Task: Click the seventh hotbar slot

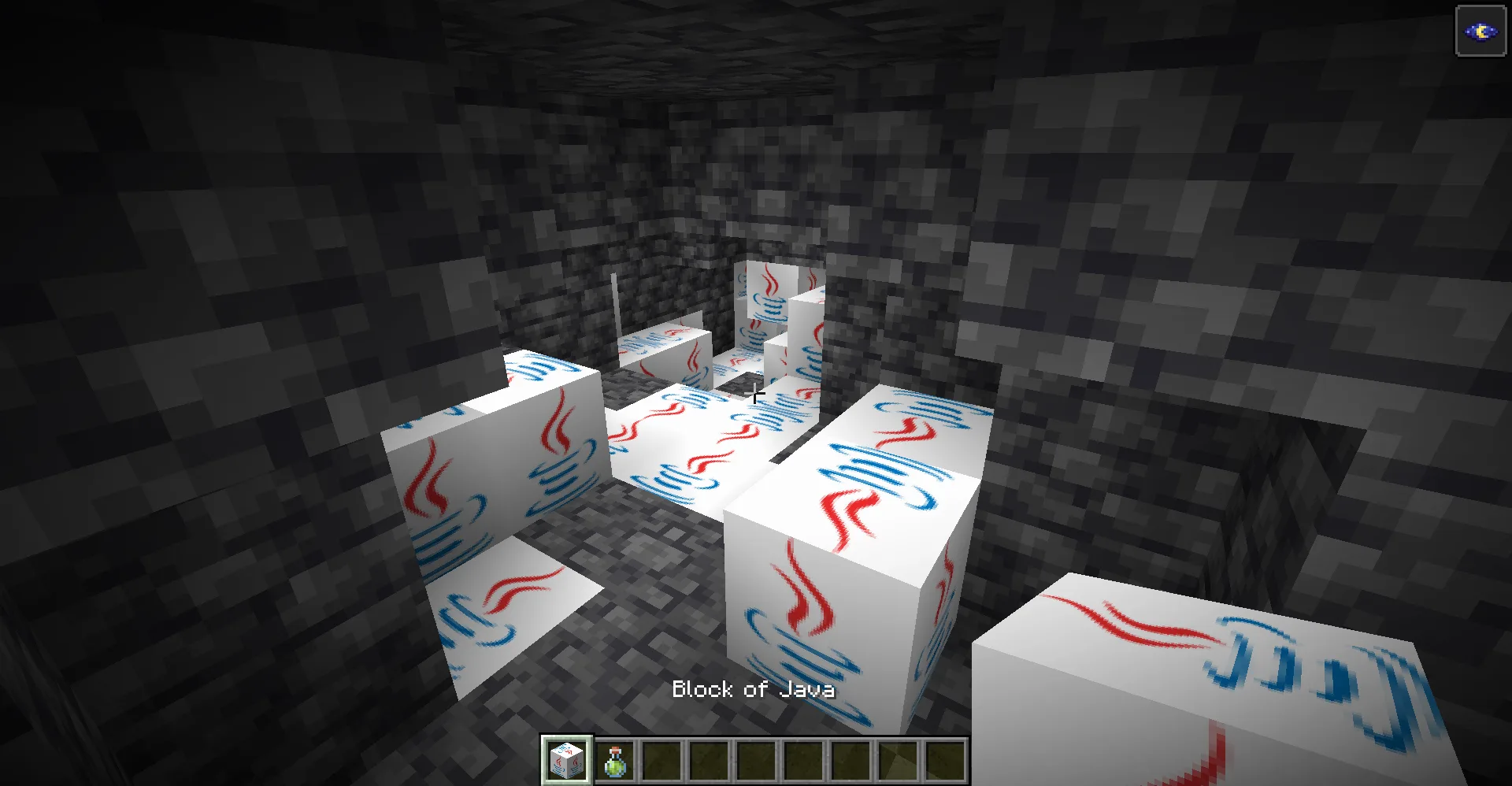Action: (850, 761)
